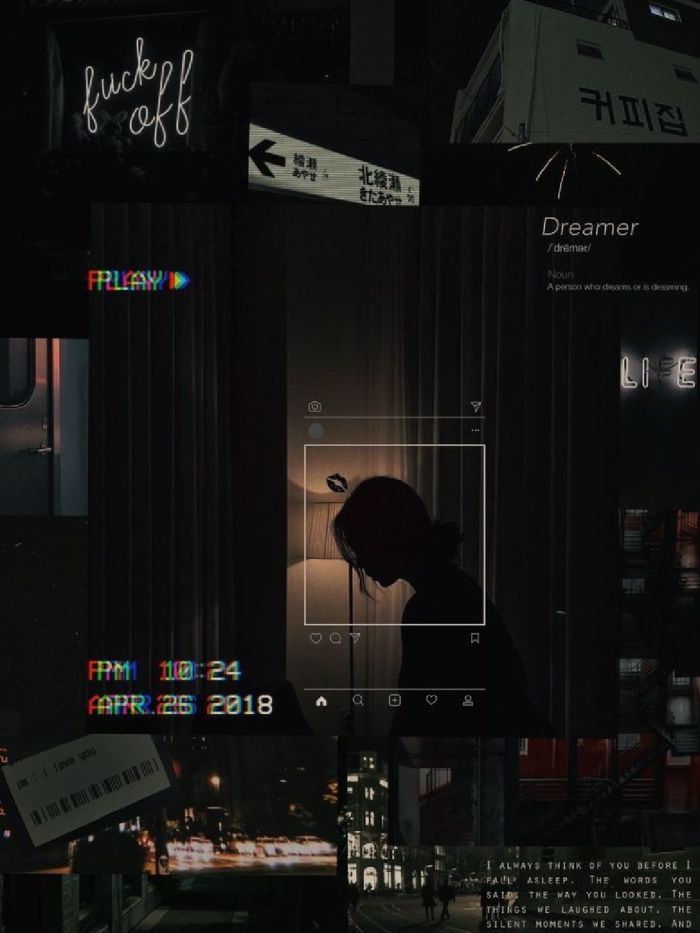Screen dimensions: 700x933
Task: Select the round profile avatar above post
Action: coord(316,430)
